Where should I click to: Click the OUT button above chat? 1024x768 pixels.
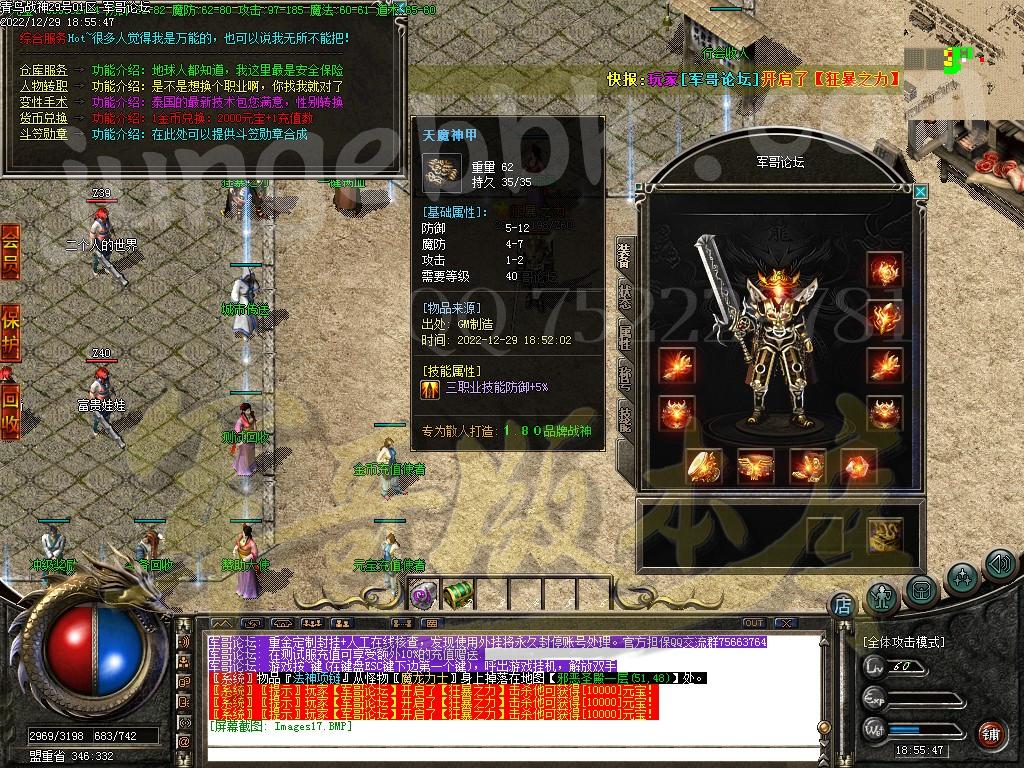click(x=753, y=623)
